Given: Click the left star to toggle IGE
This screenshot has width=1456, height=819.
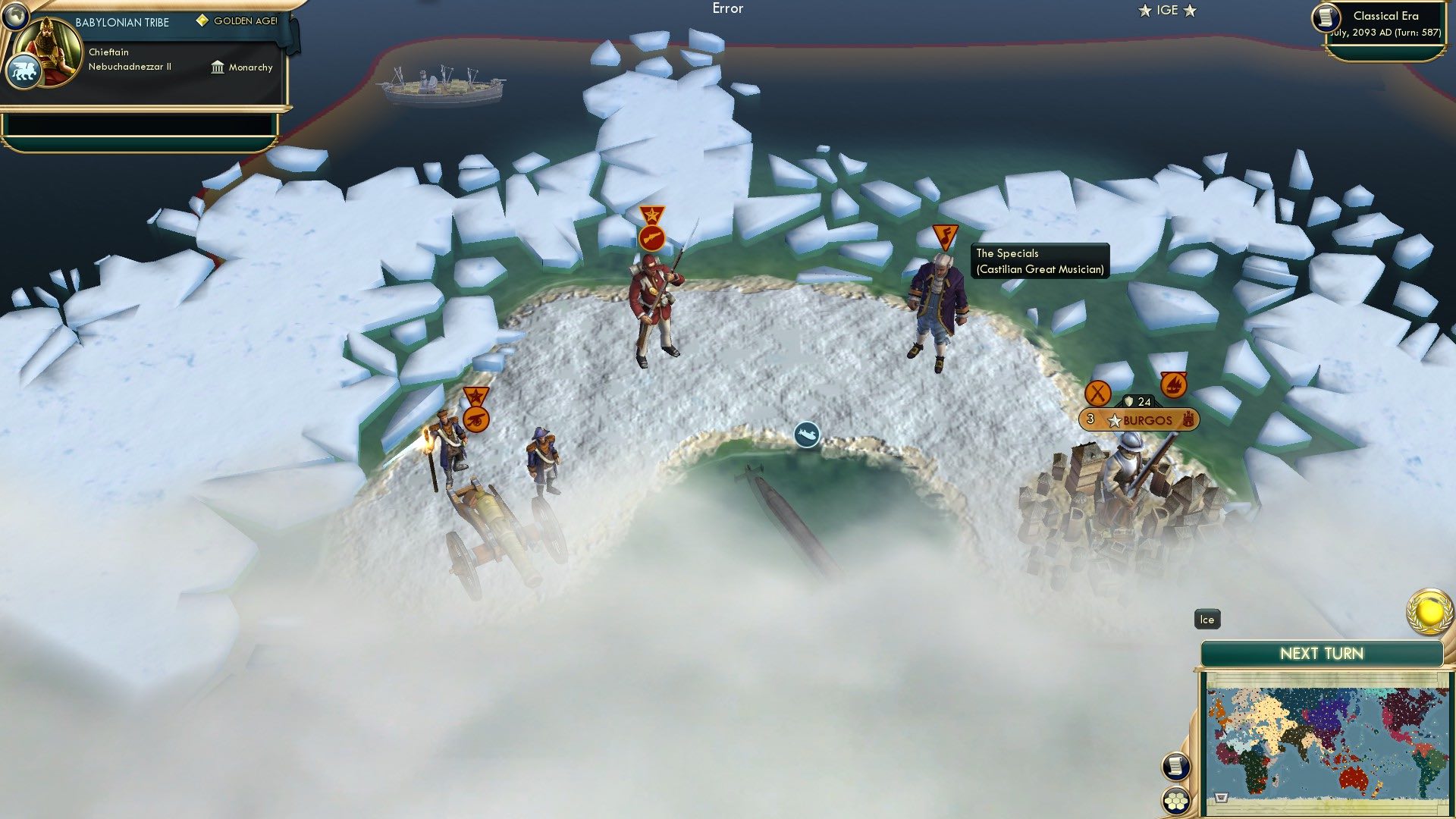Looking at the screenshot, I should (1144, 11).
